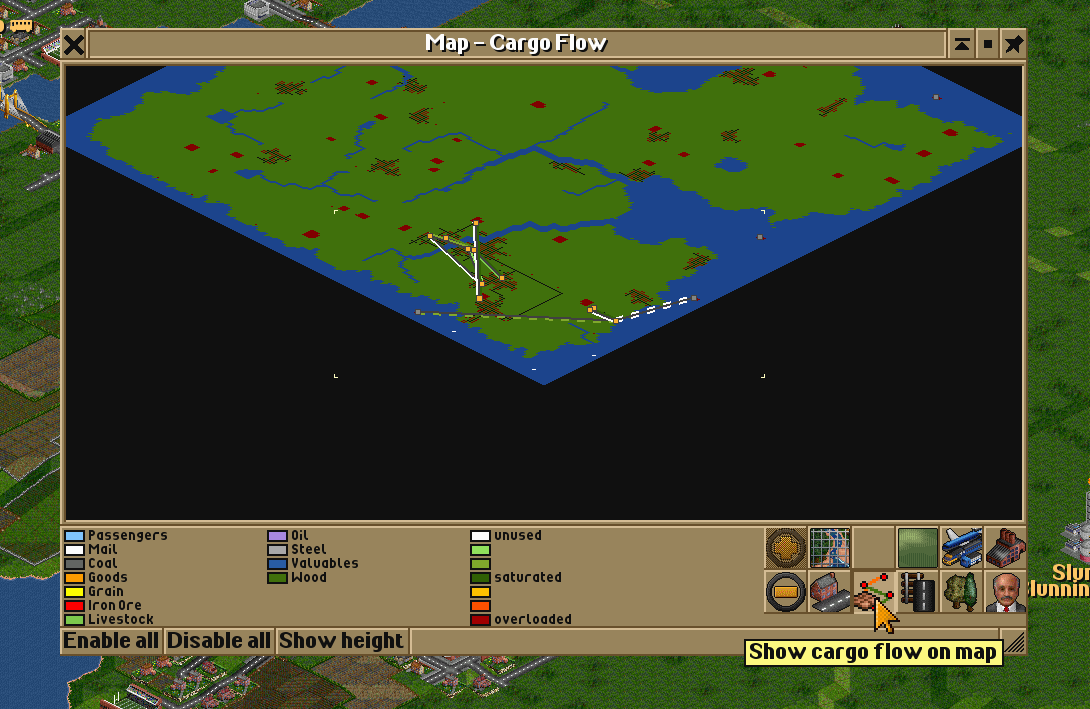The image size is (1090, 709).
Task: Toggle the Wood cargo legend entry
Action: (307, 578)
